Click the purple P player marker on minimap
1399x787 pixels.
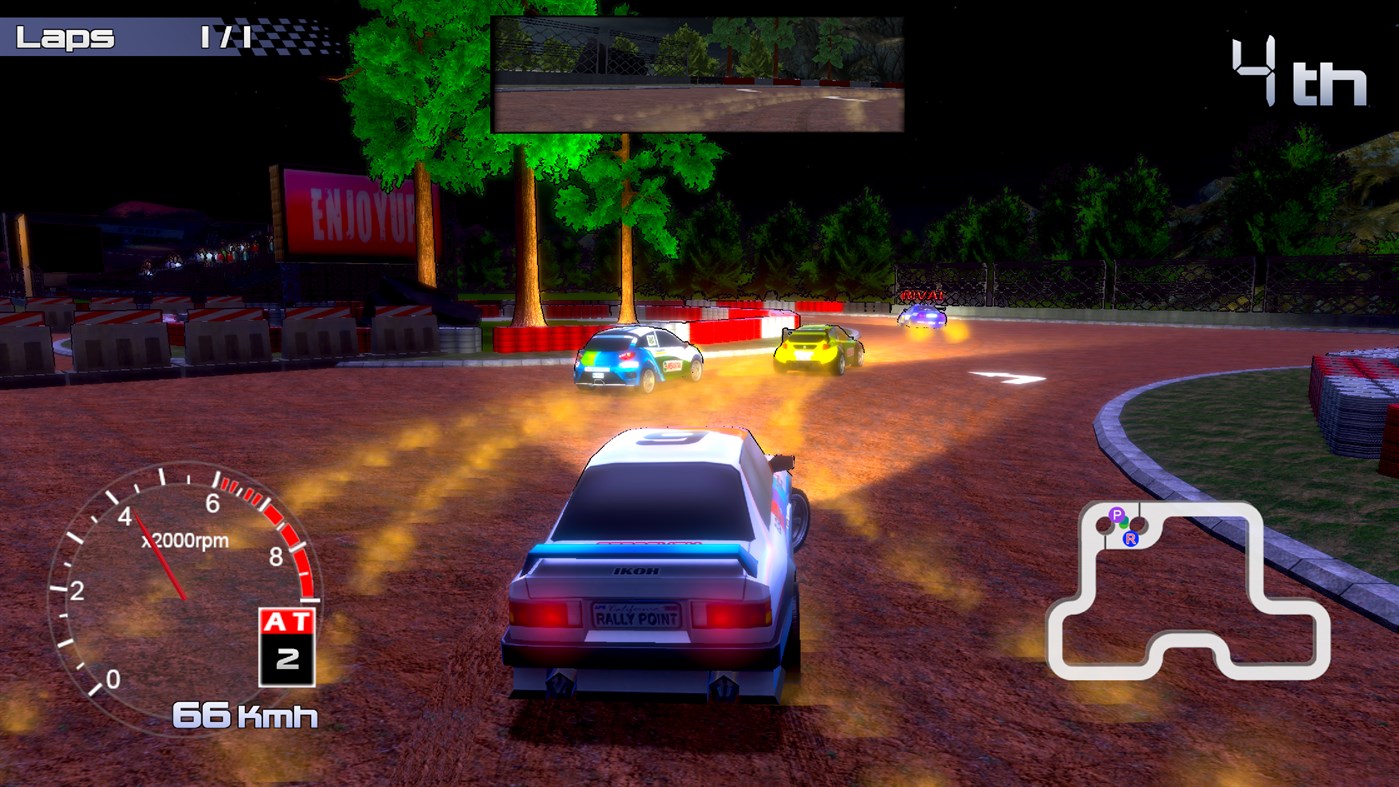point(1117,514)
